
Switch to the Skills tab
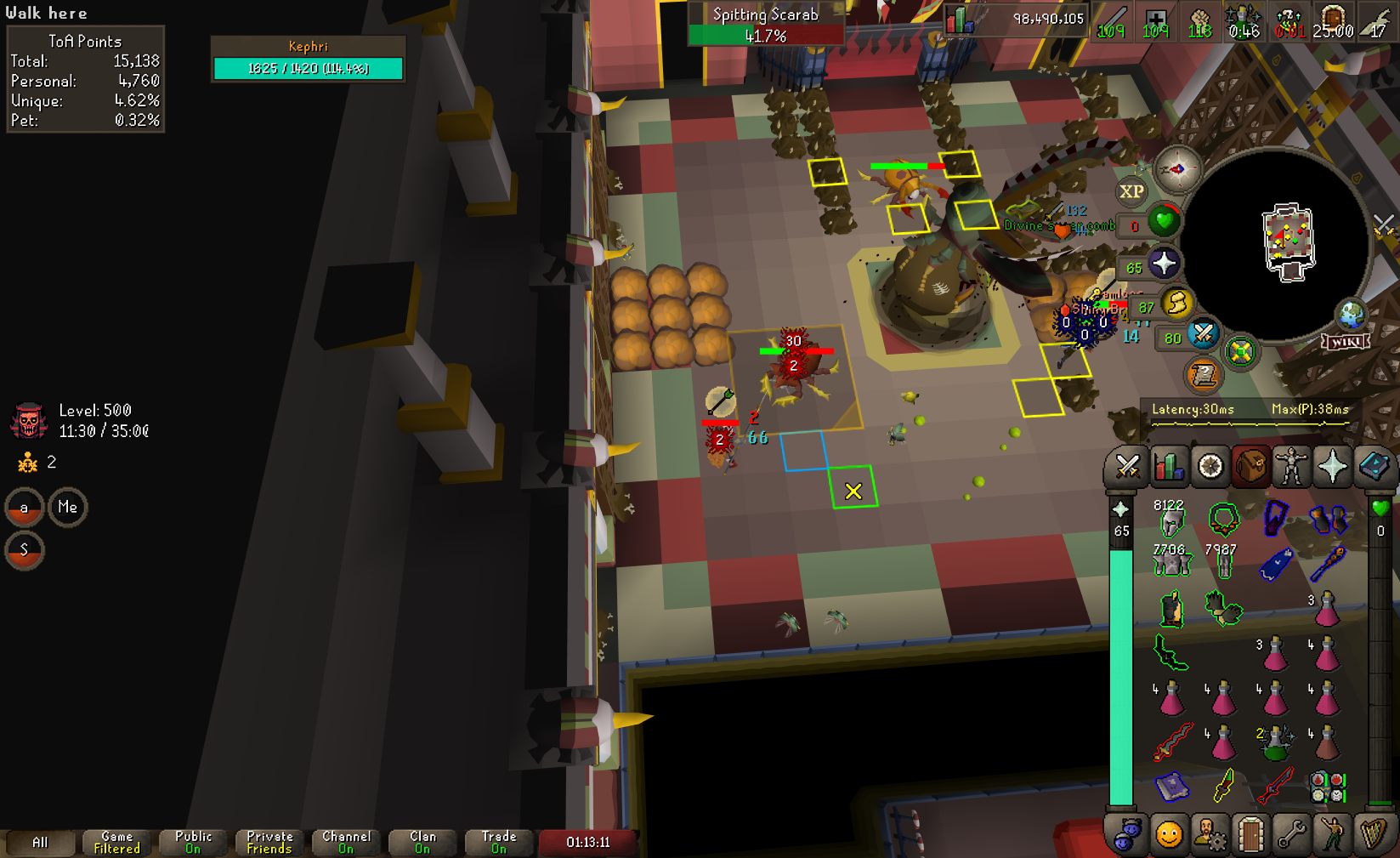(1169, 467)
